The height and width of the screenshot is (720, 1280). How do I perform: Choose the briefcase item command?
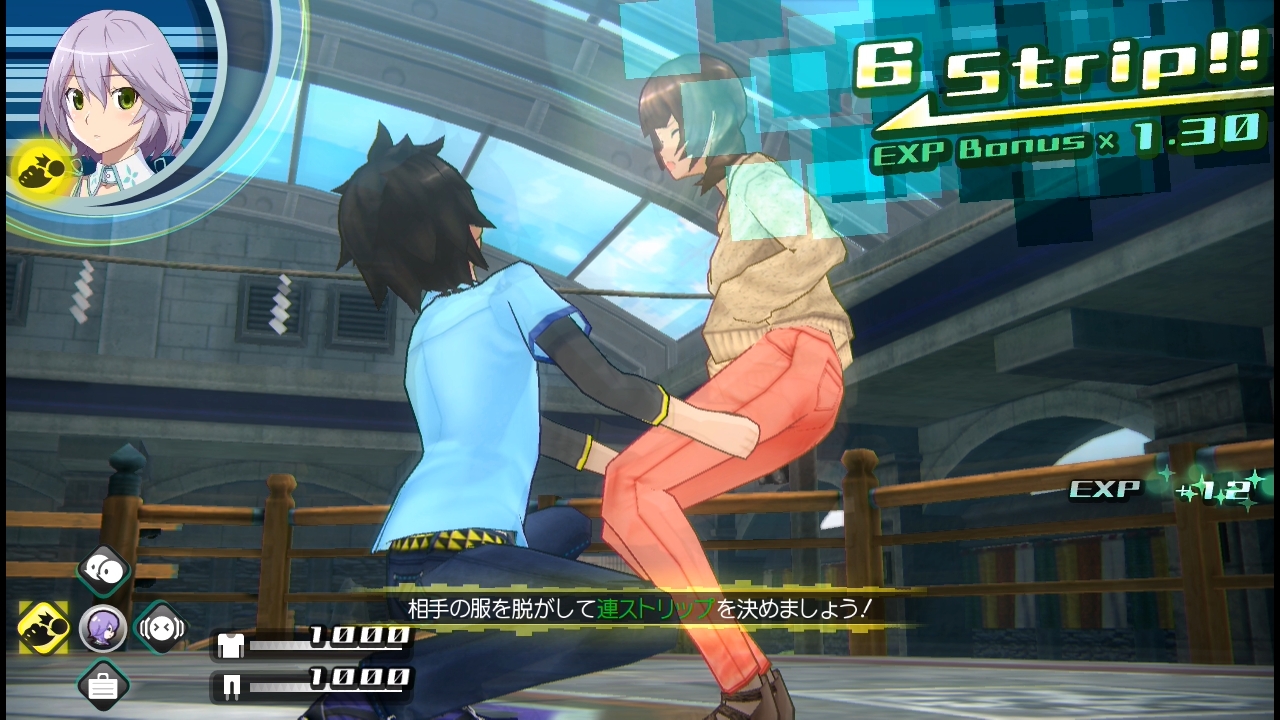point(103,685)
